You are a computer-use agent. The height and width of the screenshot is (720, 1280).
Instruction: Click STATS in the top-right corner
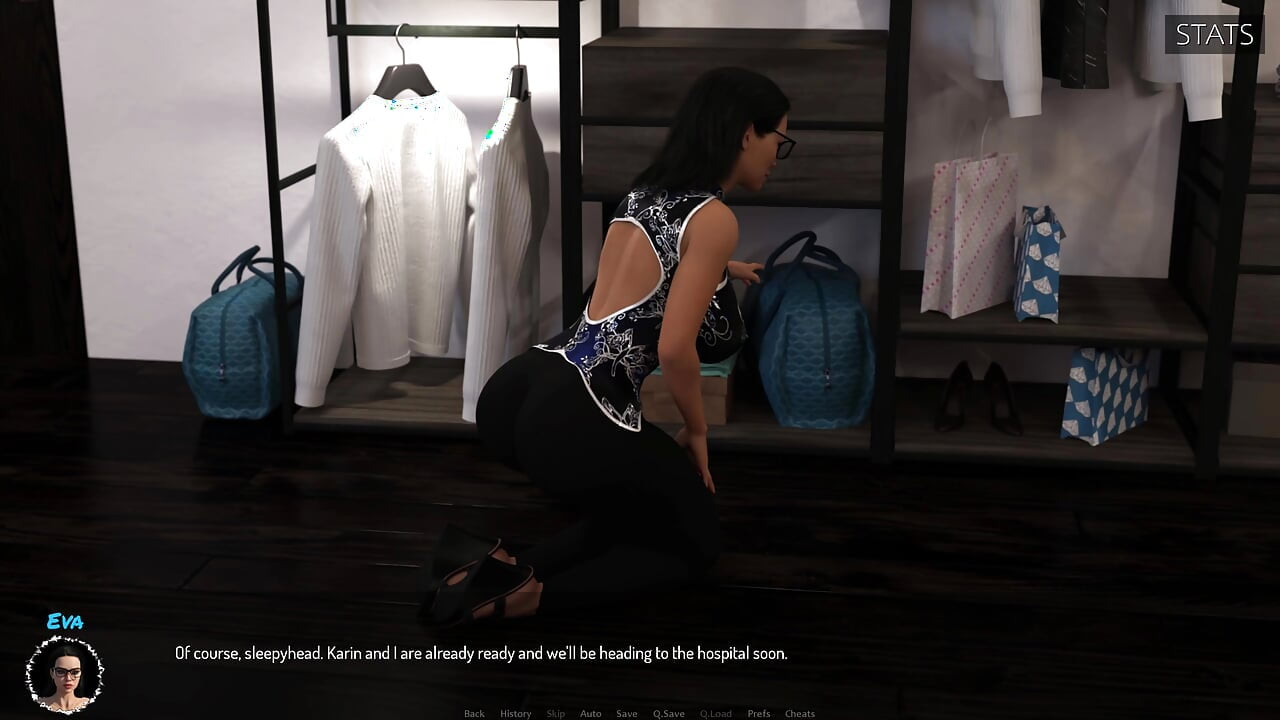(x=1213, y=35)
